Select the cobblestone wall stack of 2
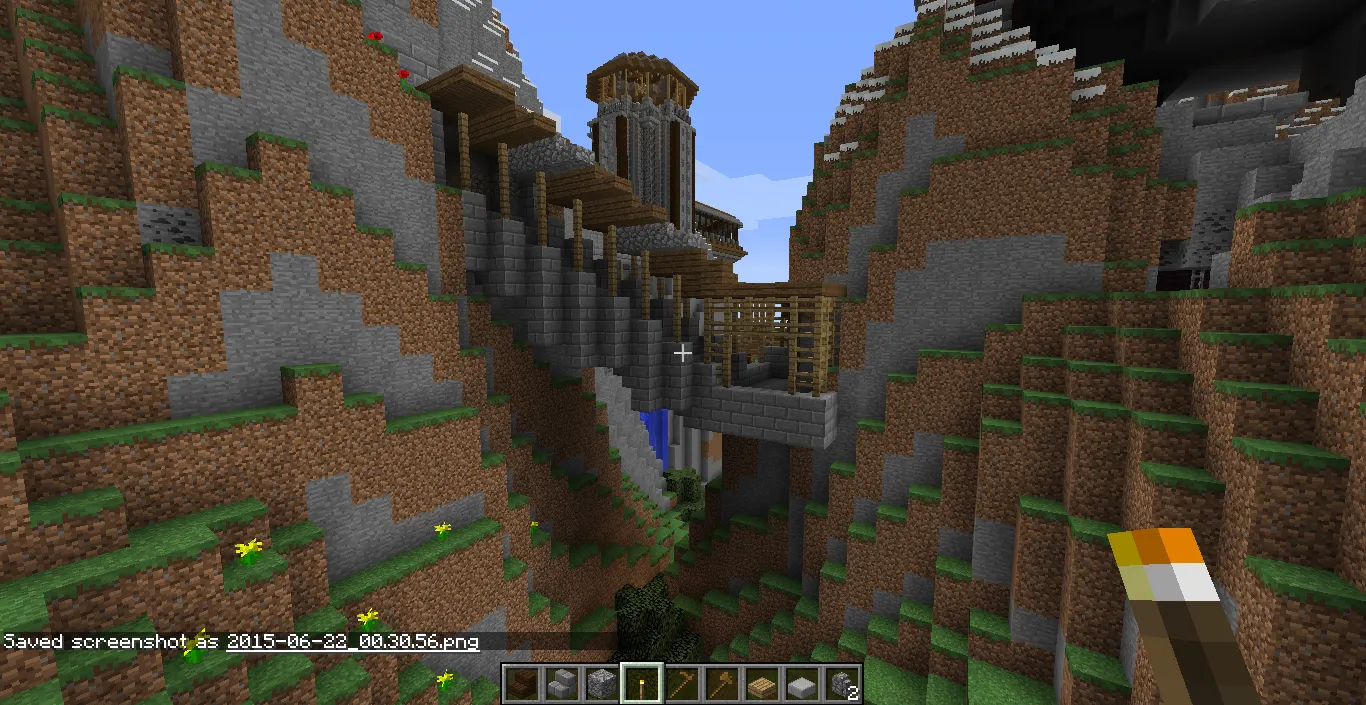This screenshot has height=705, width=1366. tap(841, 684)
